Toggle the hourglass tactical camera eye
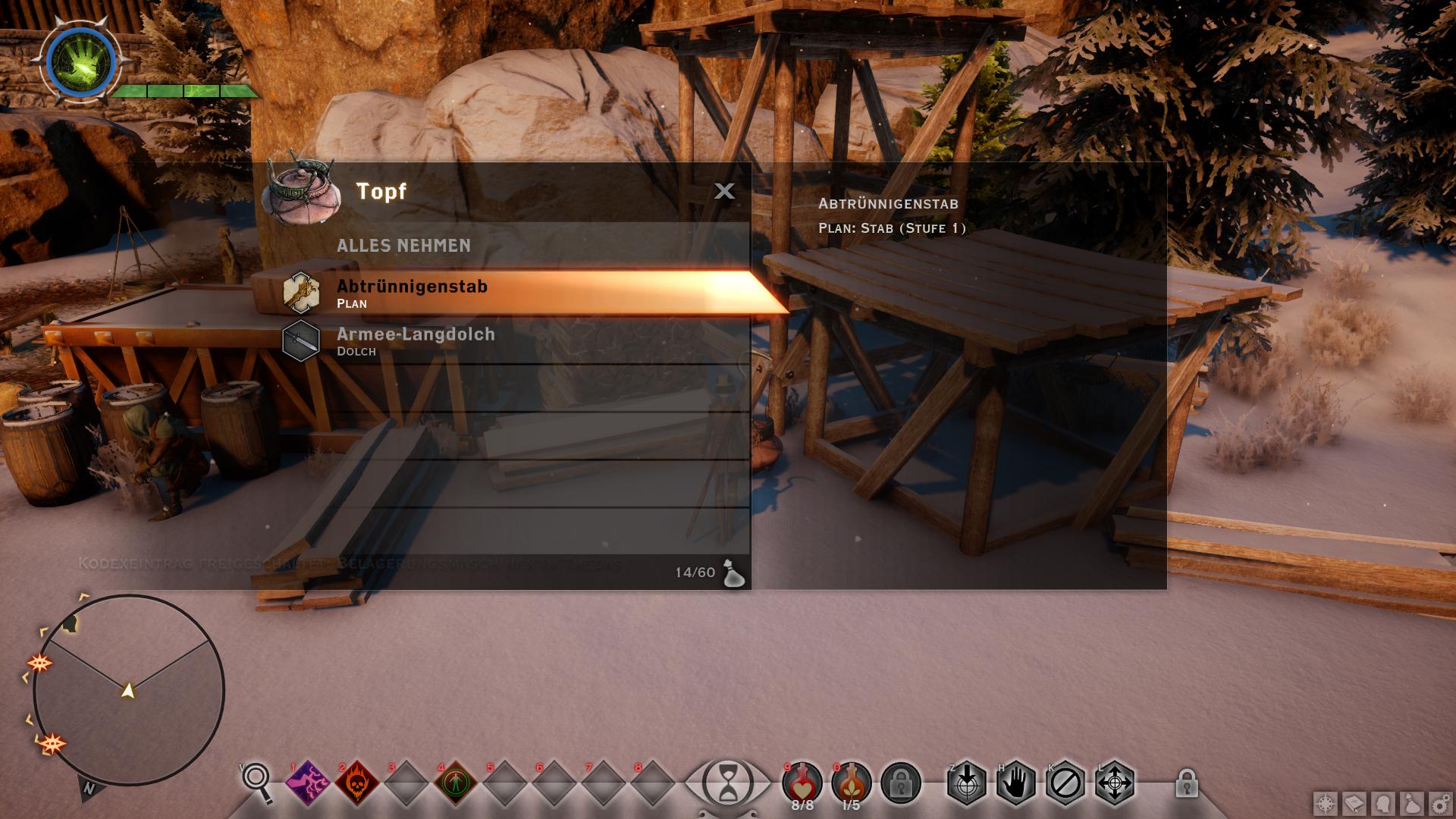This screenshot has width=1456, height=819. 728,783
